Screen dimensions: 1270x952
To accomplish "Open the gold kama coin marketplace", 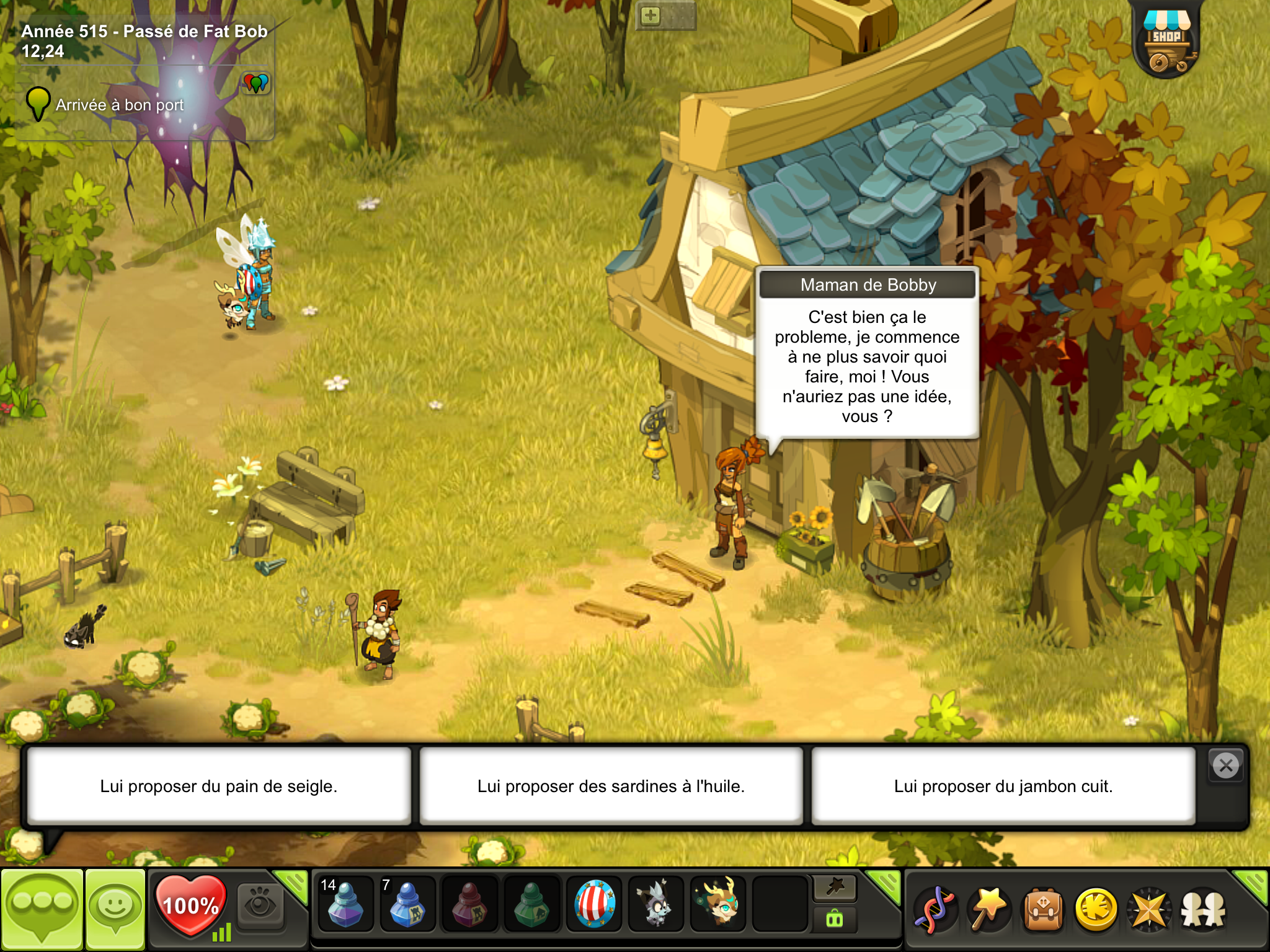I will point(1096,909).
